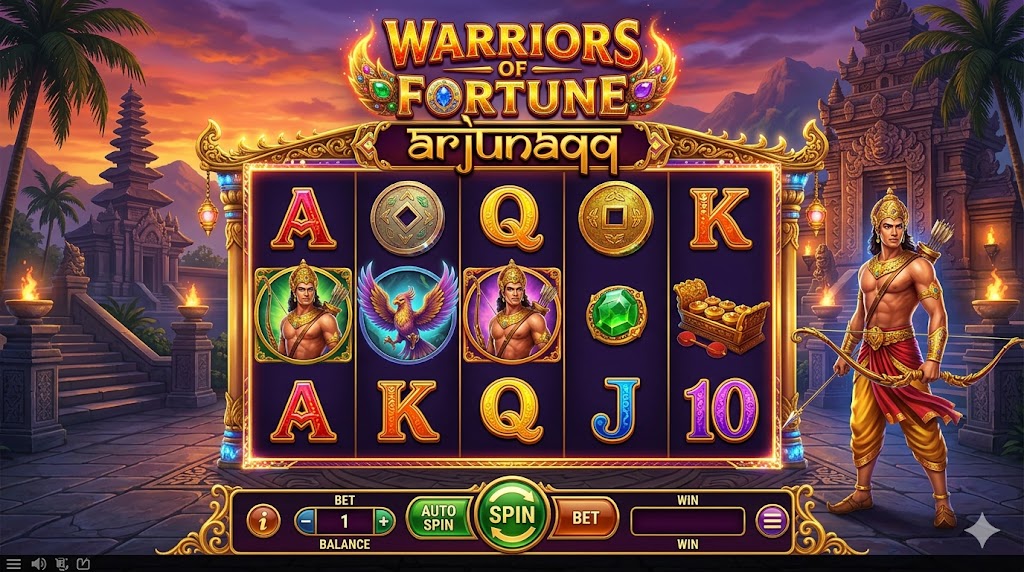Screen dimensions: 1024x572
Task: Open the bottom-bar three-line menu icon
Action: 15,564
